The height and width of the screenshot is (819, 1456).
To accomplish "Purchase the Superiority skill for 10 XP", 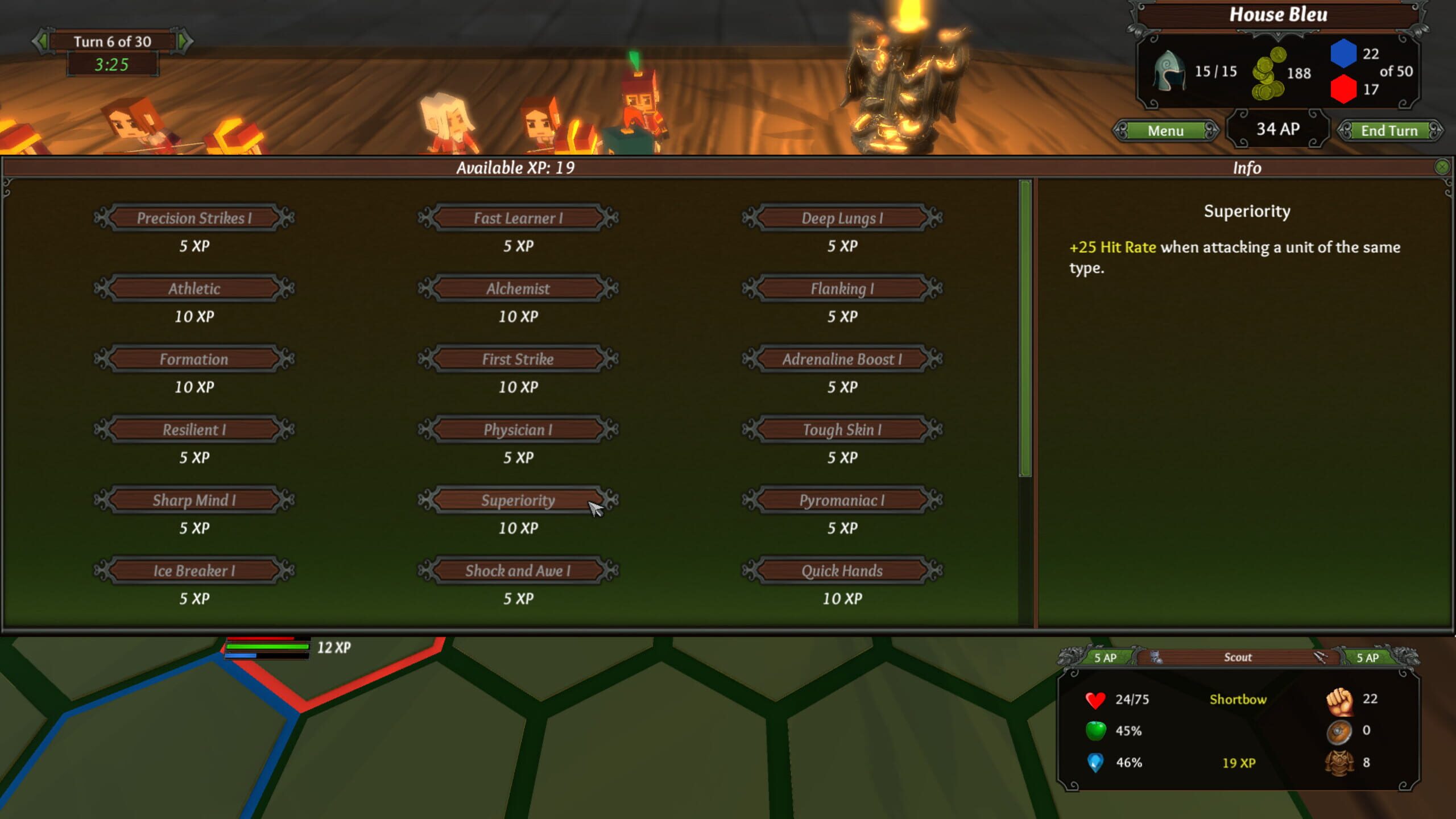I will click(x=518, y=500).
